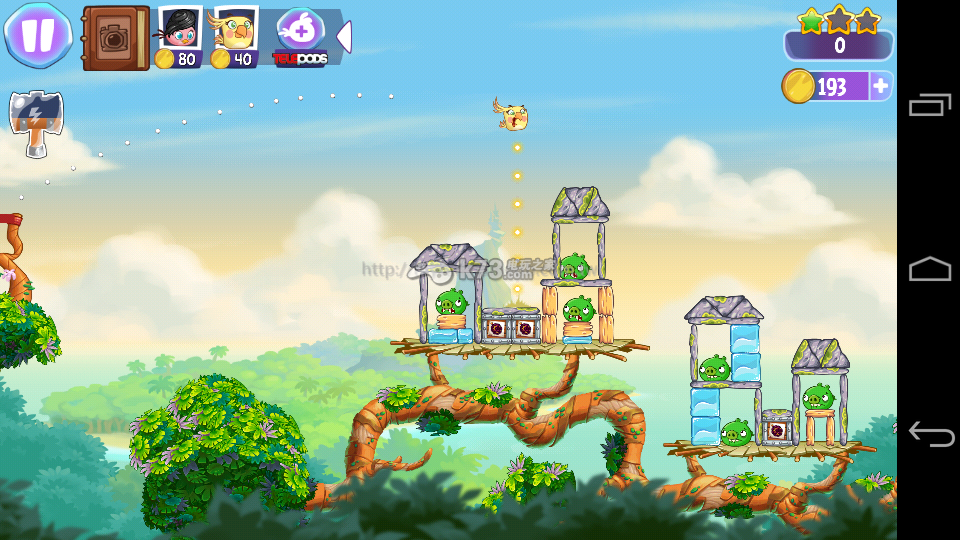Activate the lightning hammer power-up
The image size is (960, 540).
(x=36, y=123)
